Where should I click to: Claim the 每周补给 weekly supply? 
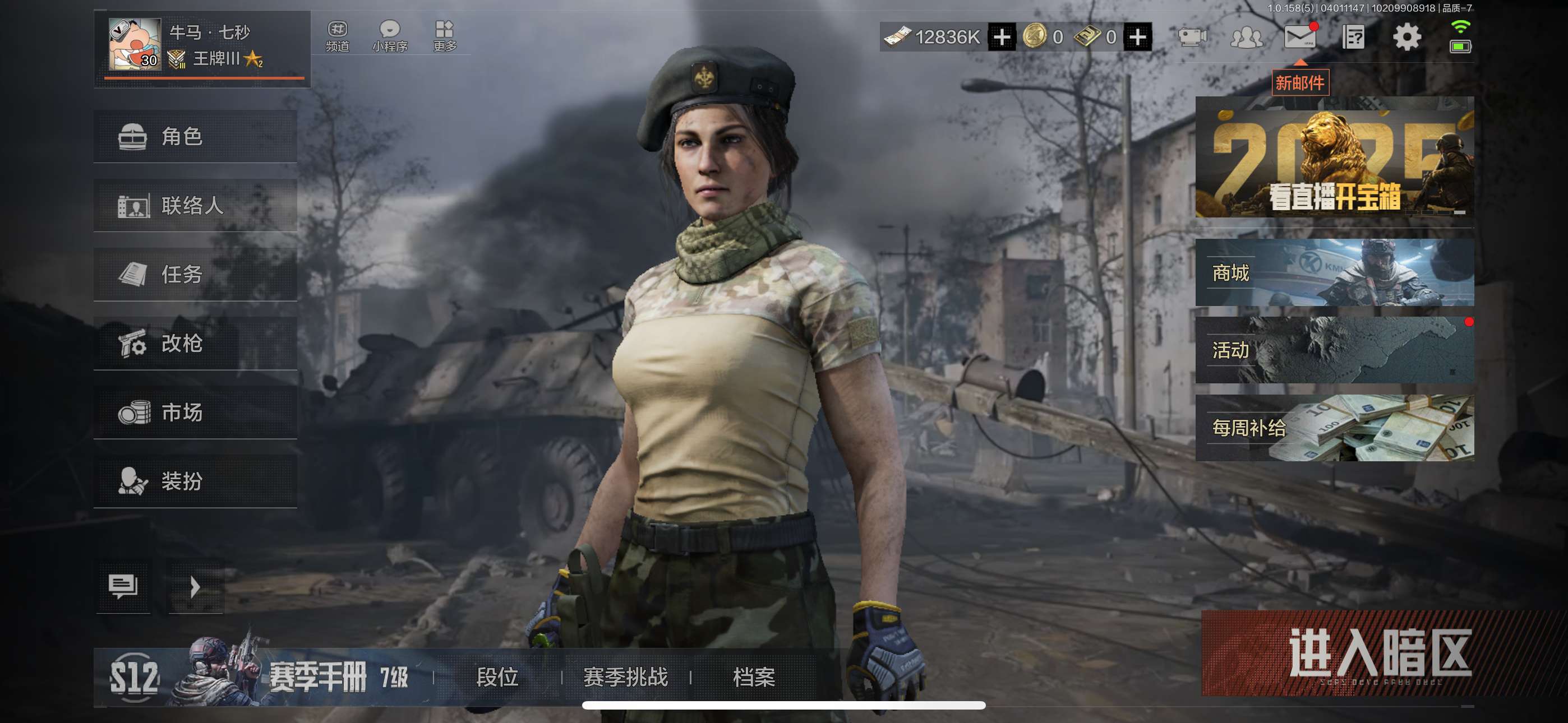click(x=1334, y=428)
